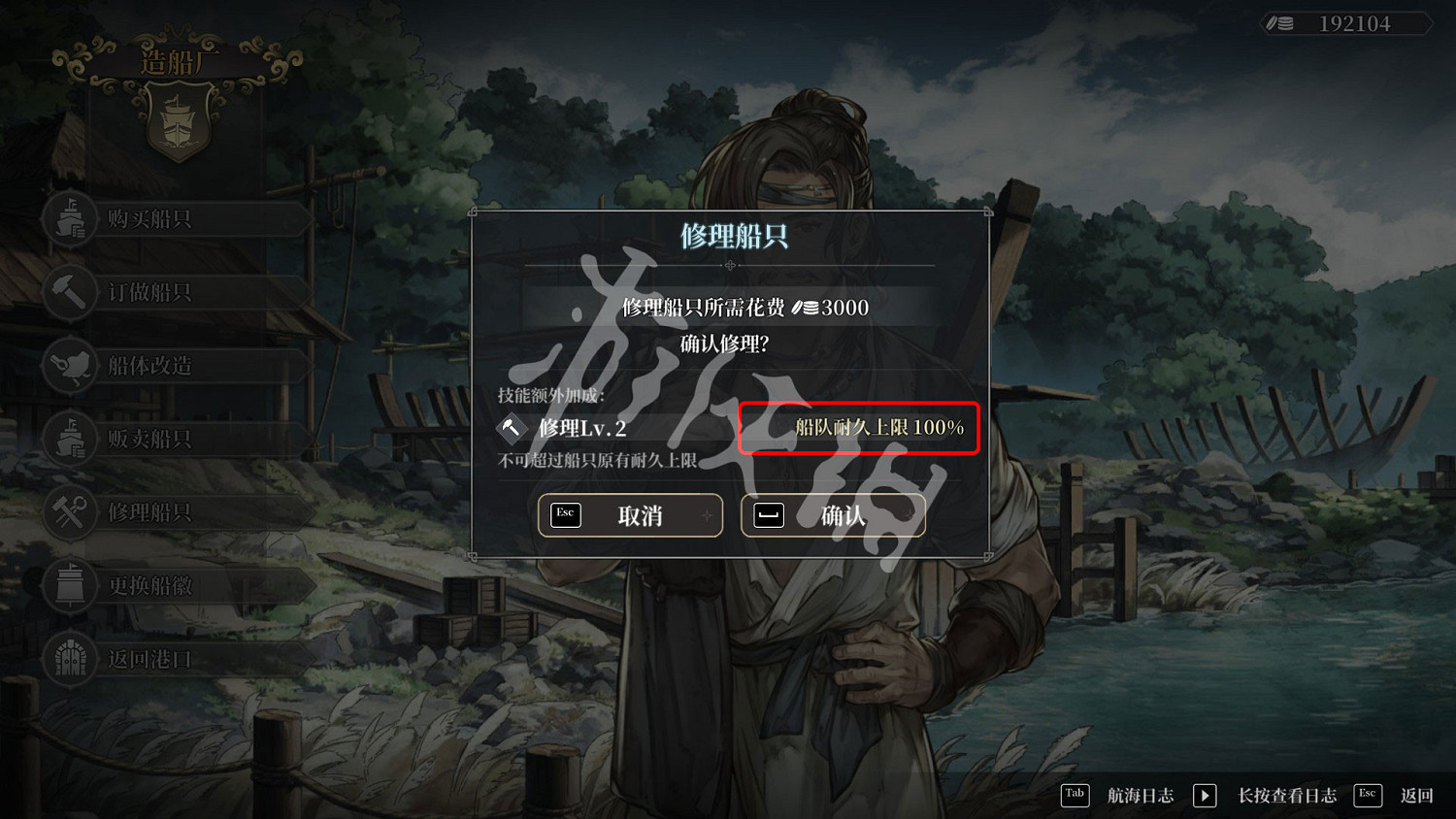The height and width of the screenshot is (819, 1456).
Task: Click the Tab key badge near 航海日志
Action: (1075, 795)
